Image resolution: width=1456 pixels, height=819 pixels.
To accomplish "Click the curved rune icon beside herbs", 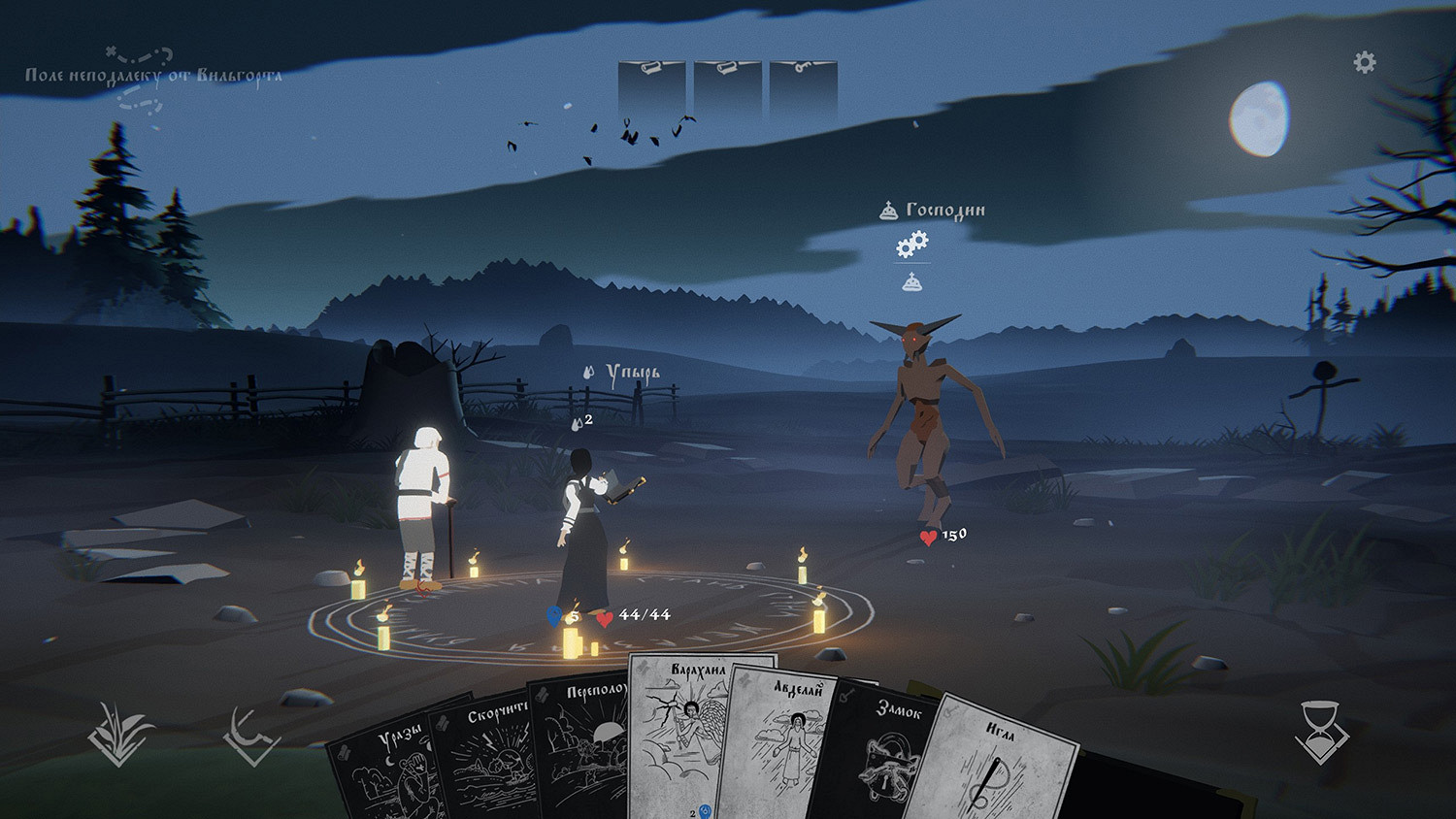I will click(x=251, y=737).
